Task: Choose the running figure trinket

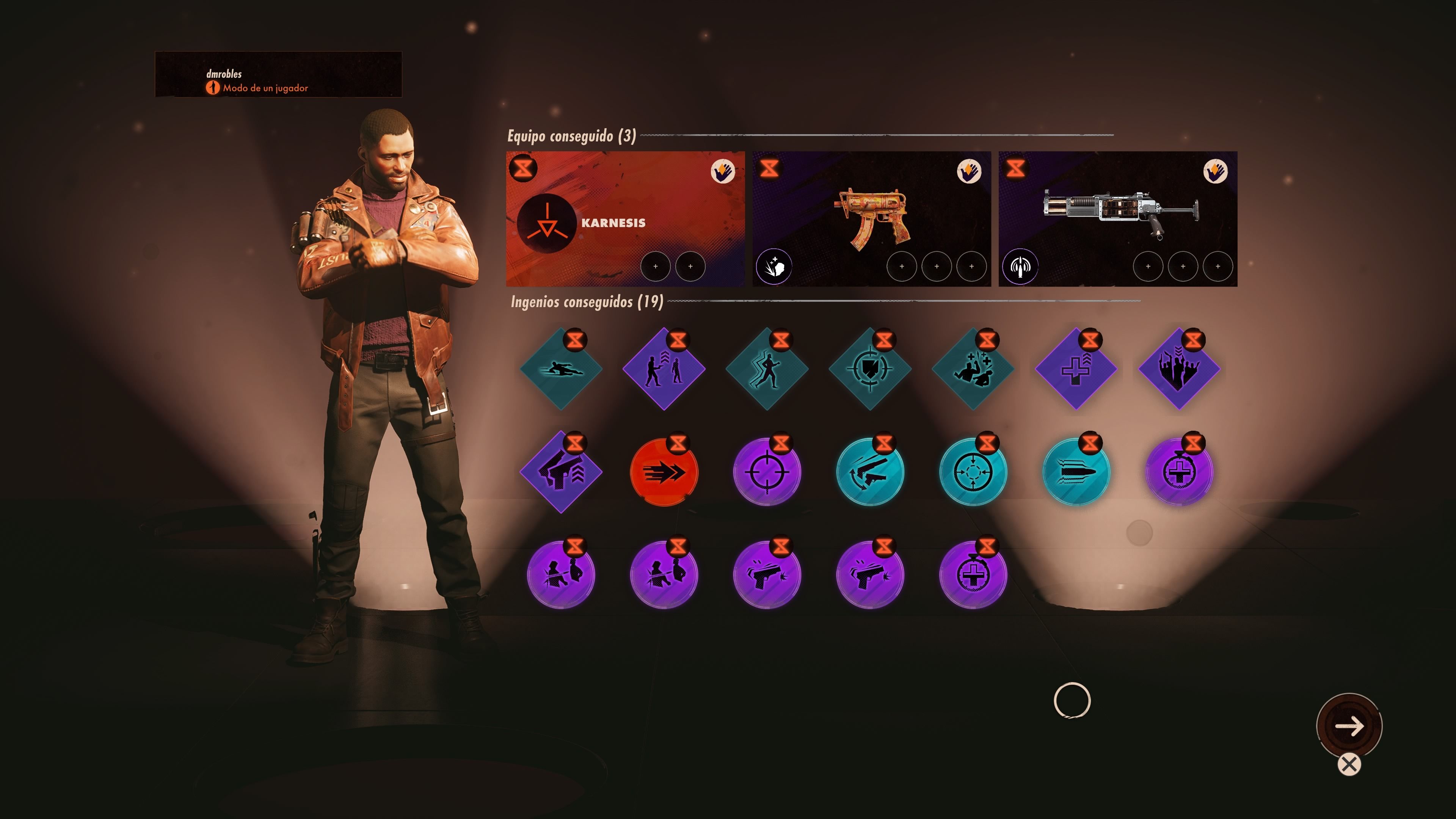Action: click(x=767, y=369)
